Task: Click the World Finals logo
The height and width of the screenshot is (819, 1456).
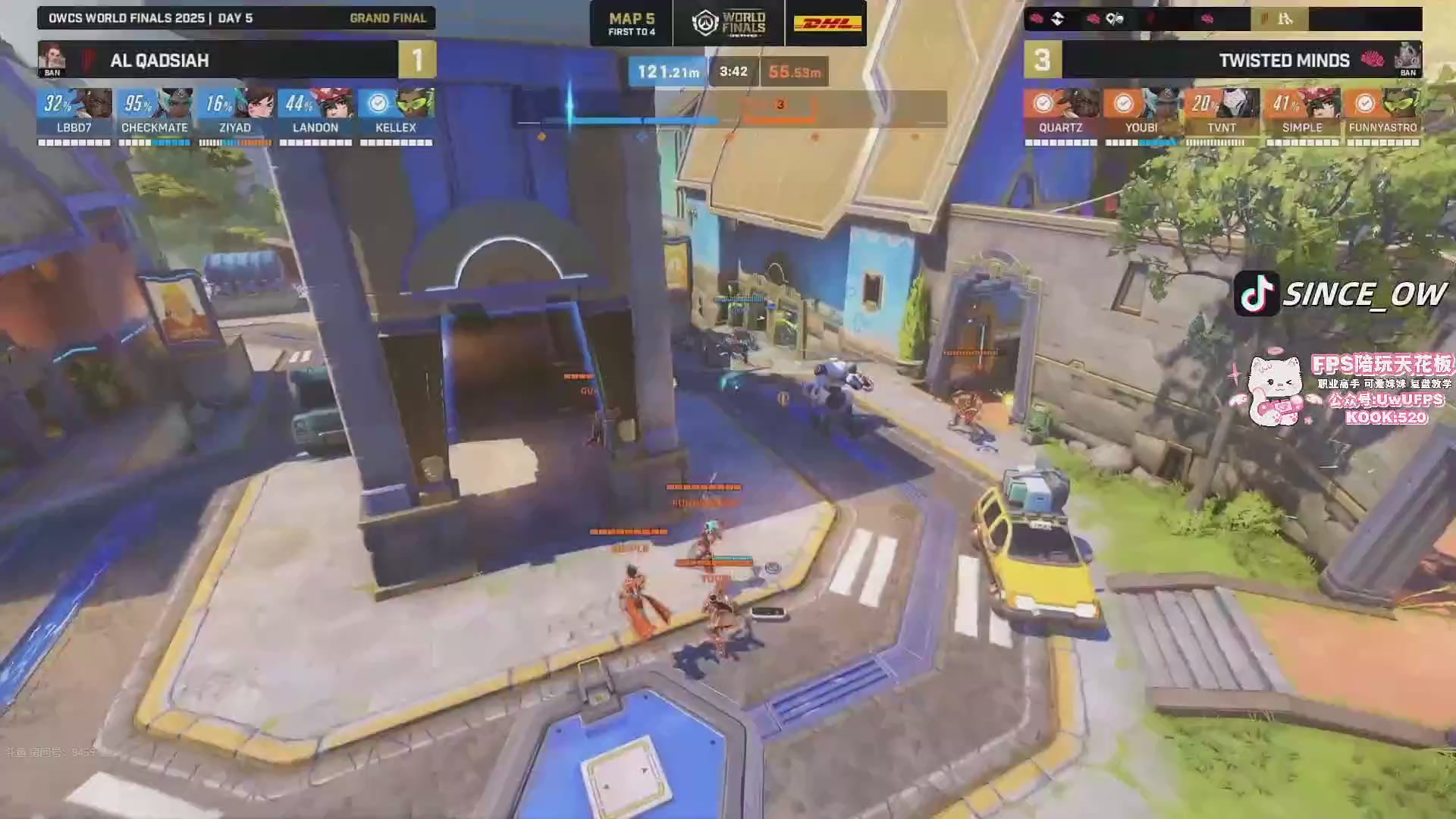Action: click(x=729, y=24)
